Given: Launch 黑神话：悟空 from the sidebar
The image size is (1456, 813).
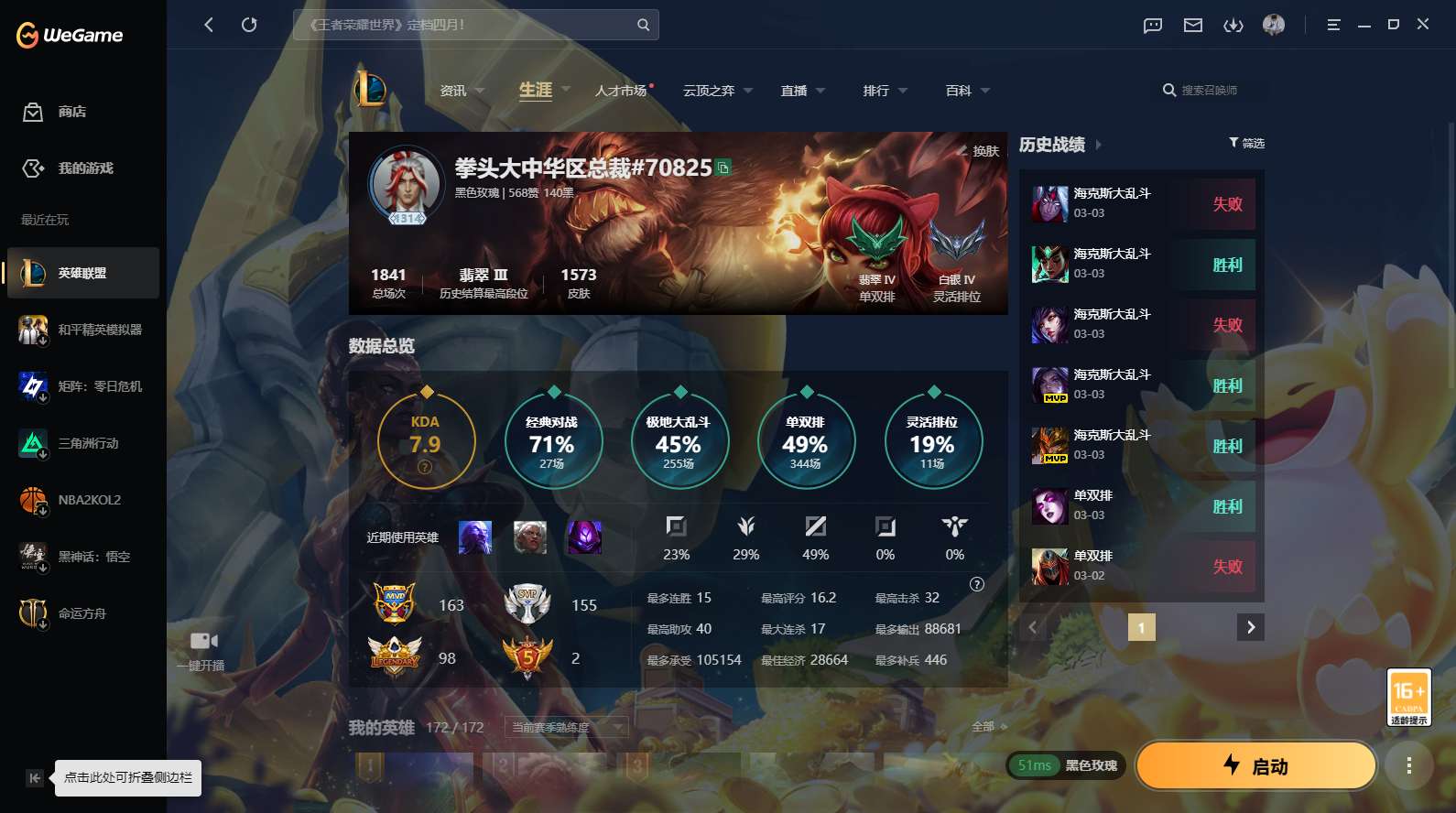Looking at the screenshot, I should pyautogui.click(x=82, y=557).
